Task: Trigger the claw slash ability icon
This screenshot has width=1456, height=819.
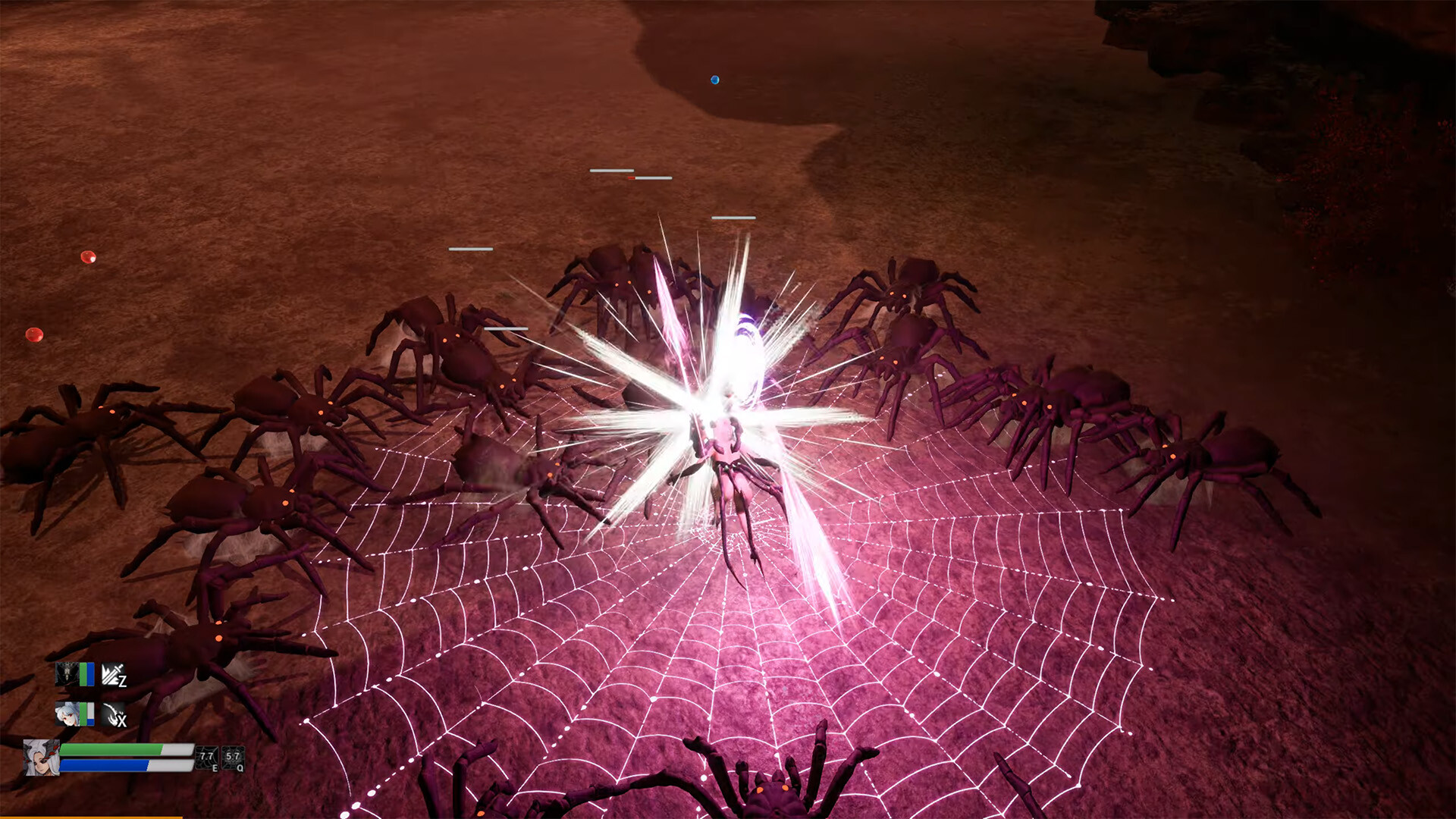Action: click(x=114, y=714)
